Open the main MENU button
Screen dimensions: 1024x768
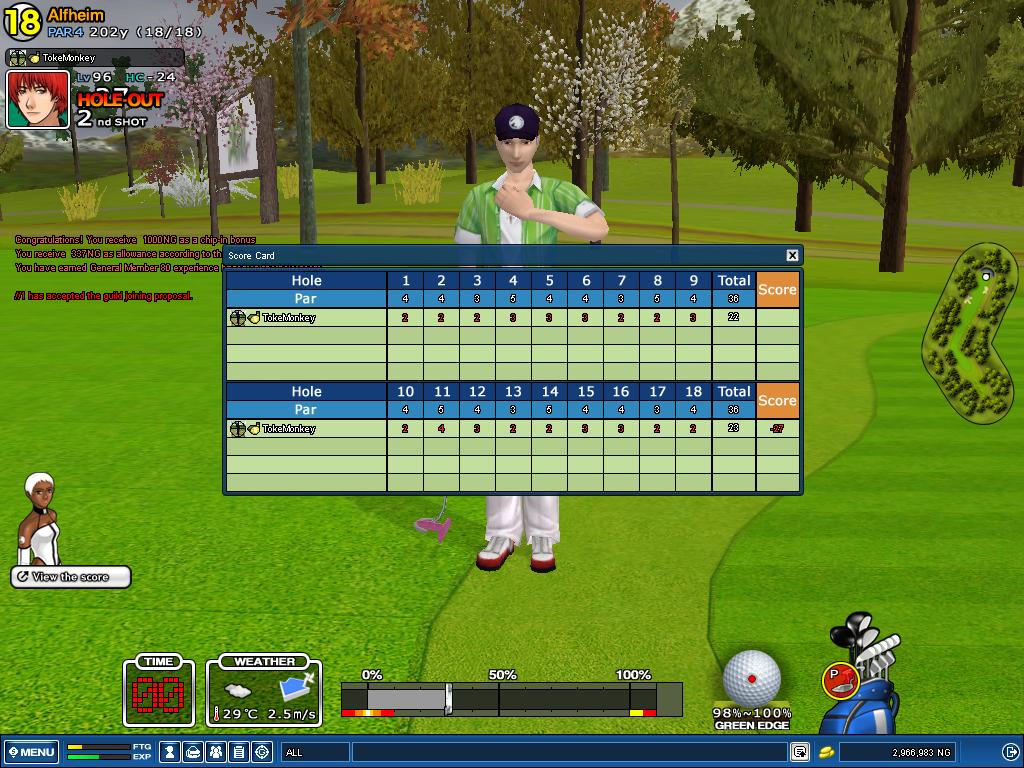[x=30, y=752]
